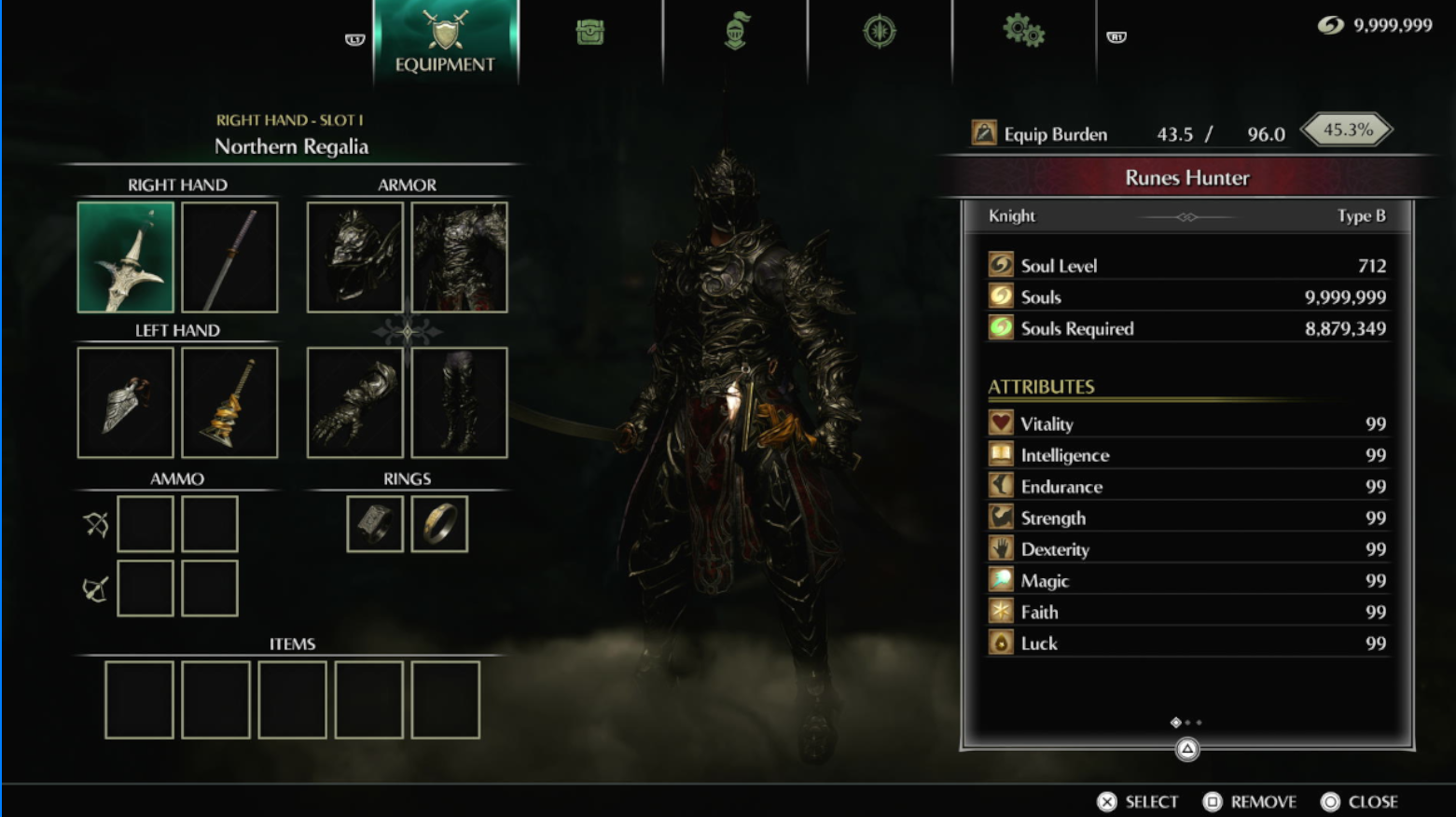Click the Vitality attribute row
The height and width of the screenshot is (817, 1456).
[x=1186, y=423]
